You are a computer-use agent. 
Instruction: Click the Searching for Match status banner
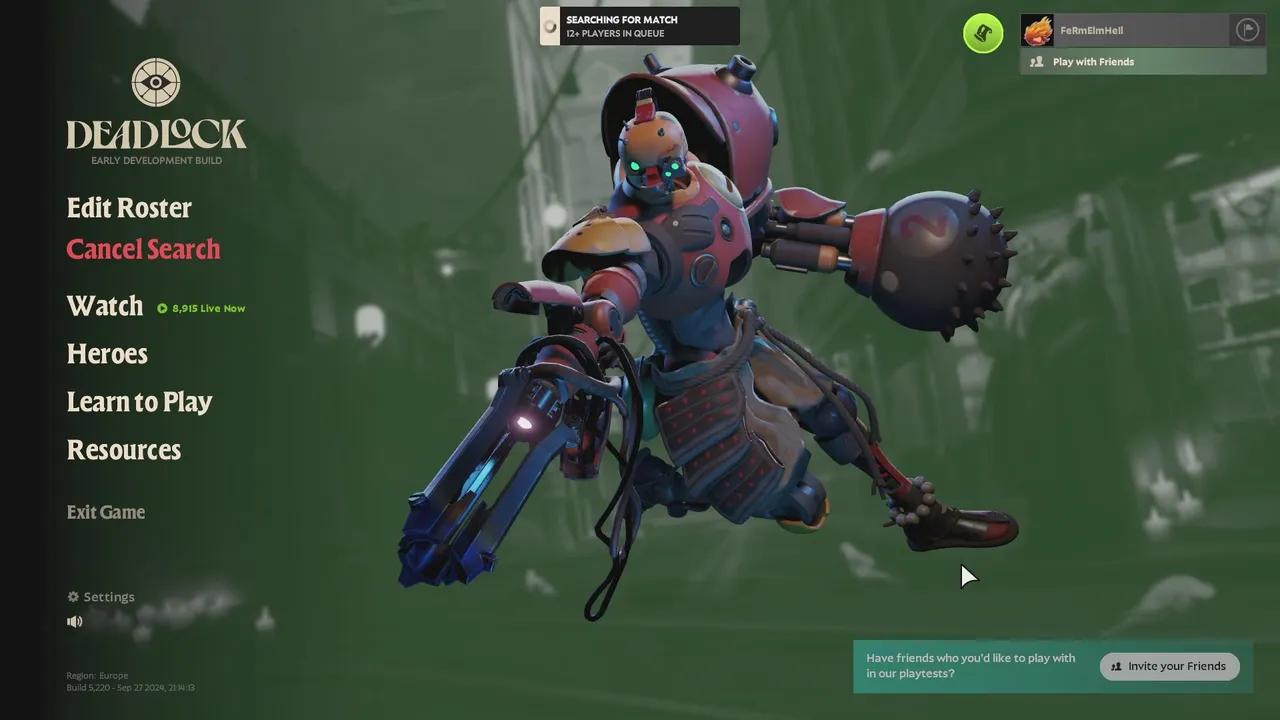pos(640,26)
